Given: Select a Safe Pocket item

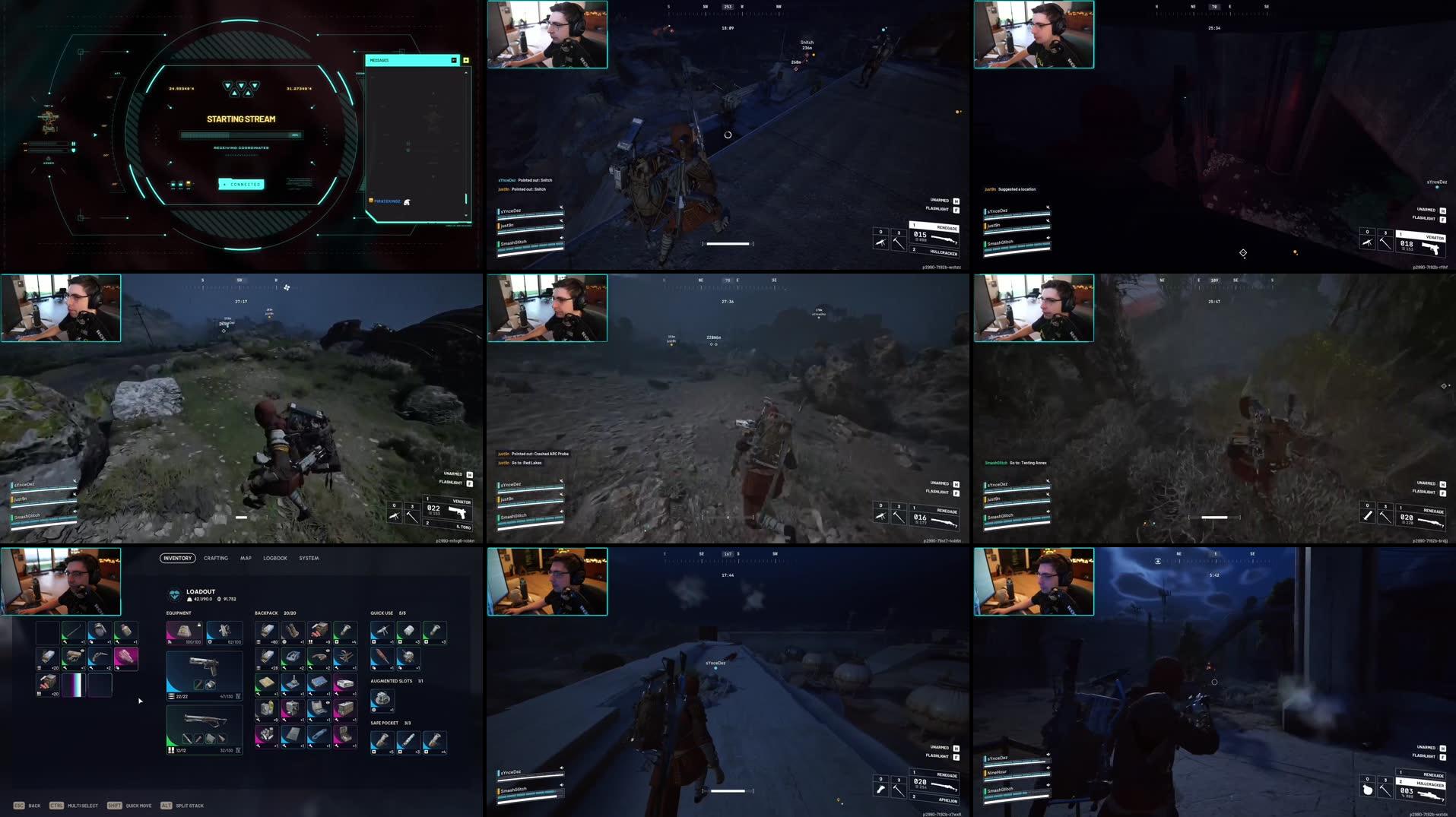Looking at the screenshot, I should tap(382, 739).
